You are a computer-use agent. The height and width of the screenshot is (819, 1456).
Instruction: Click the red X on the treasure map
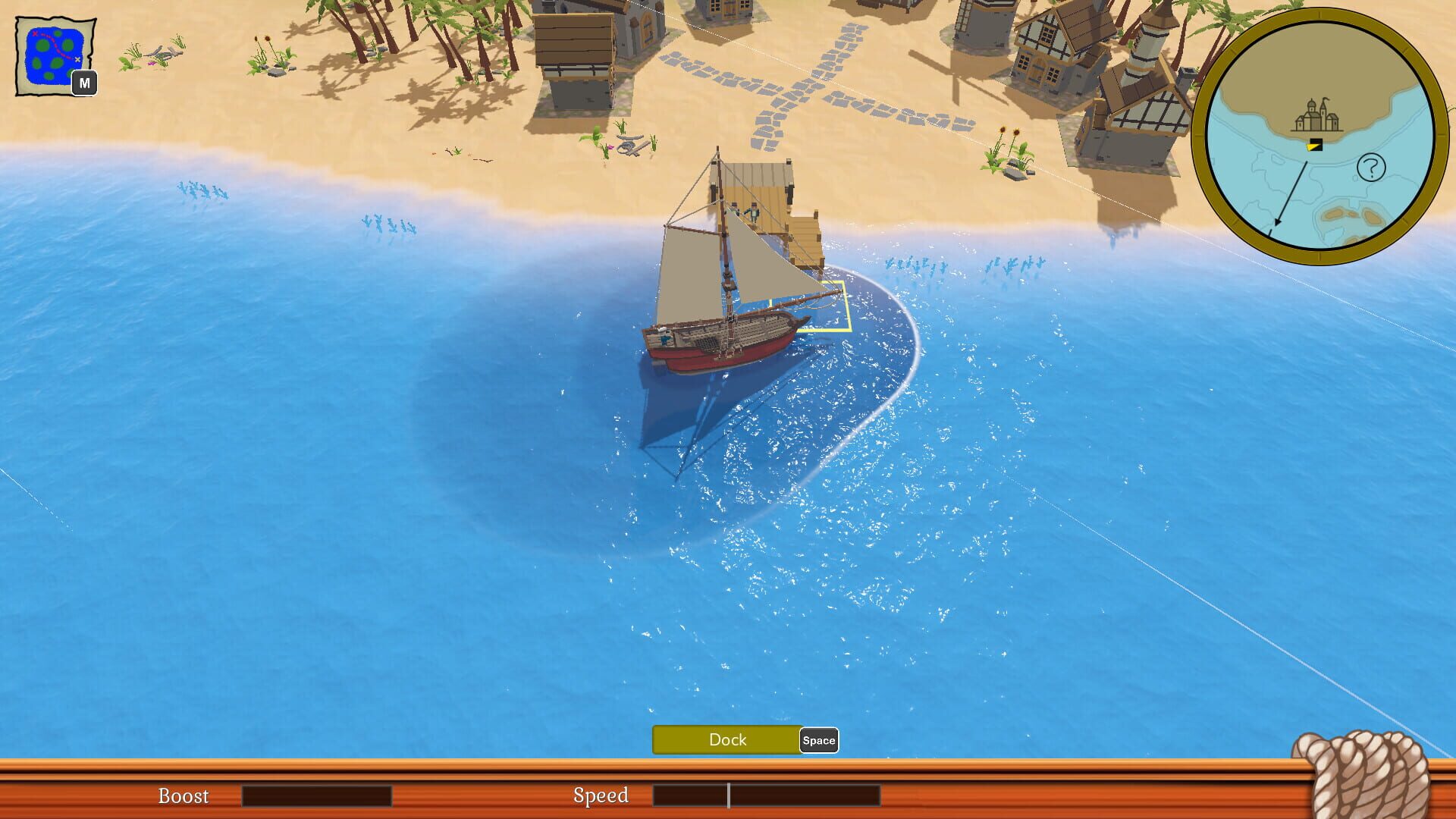(35, 33)
